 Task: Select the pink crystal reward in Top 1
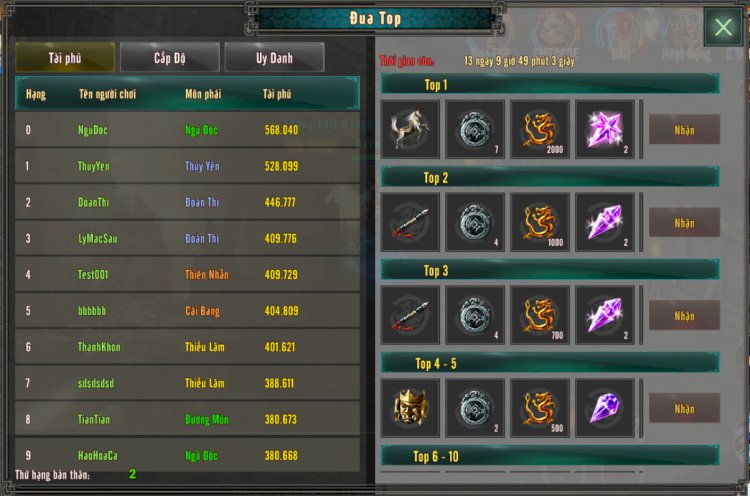coord(605,129)
